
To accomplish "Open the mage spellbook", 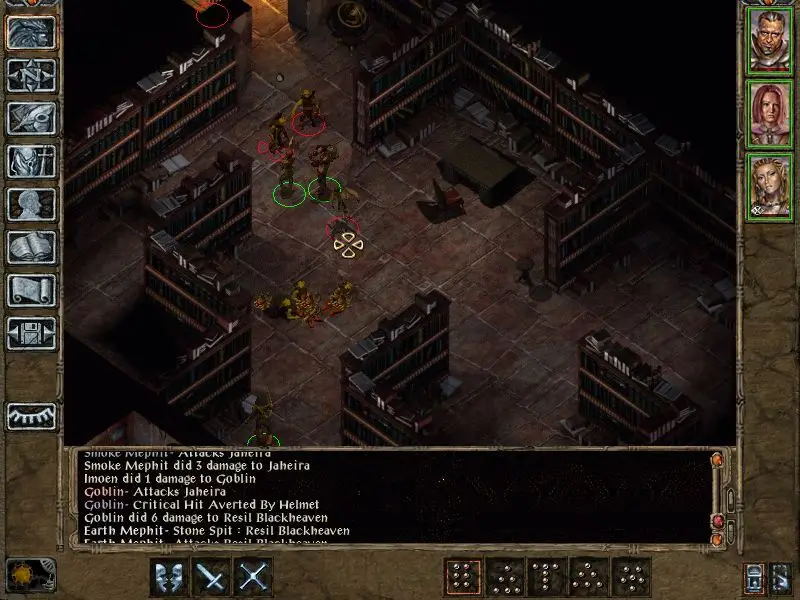I will click(x=31, y=246).
